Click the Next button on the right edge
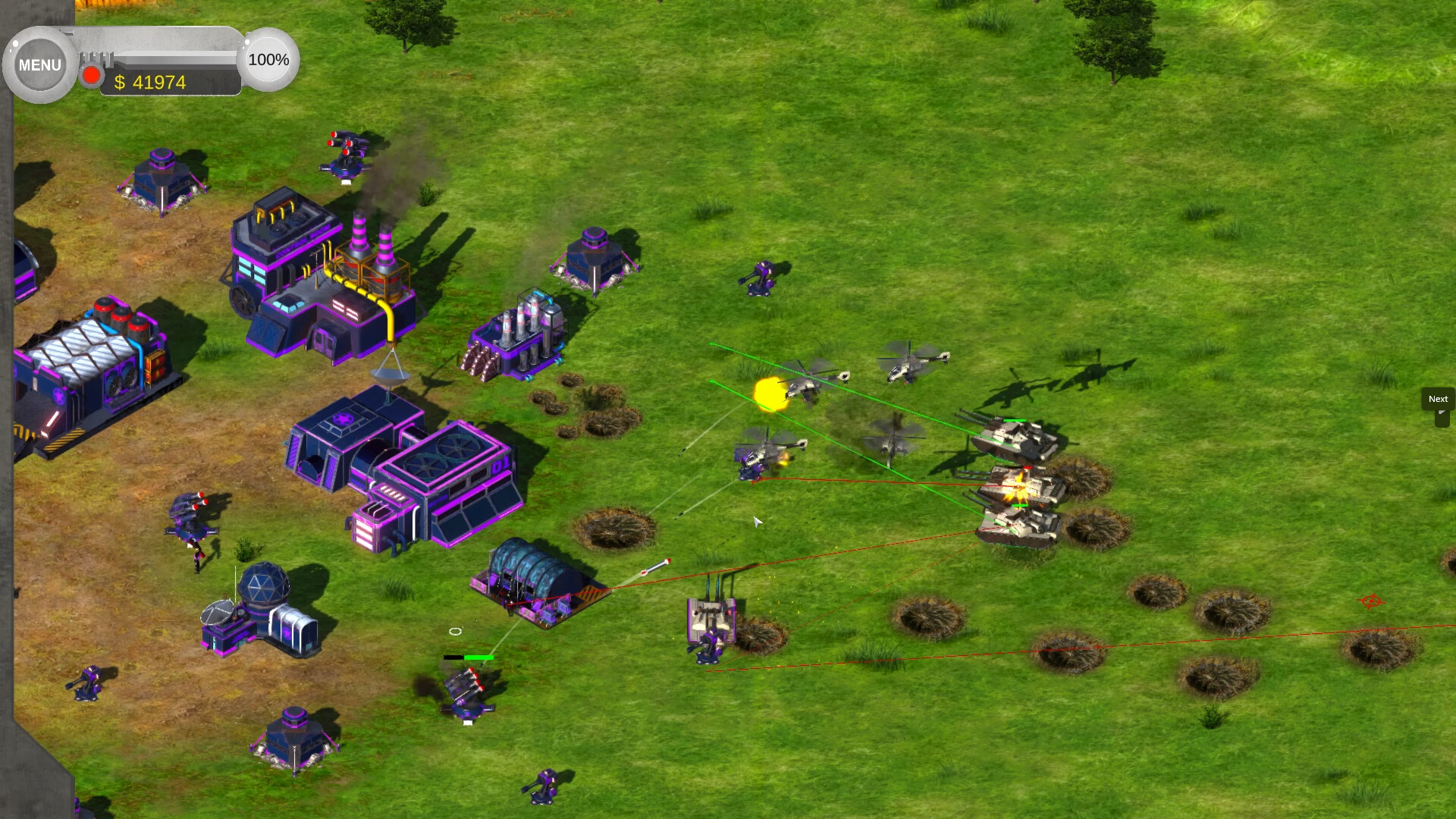 tap(1436, 400)
